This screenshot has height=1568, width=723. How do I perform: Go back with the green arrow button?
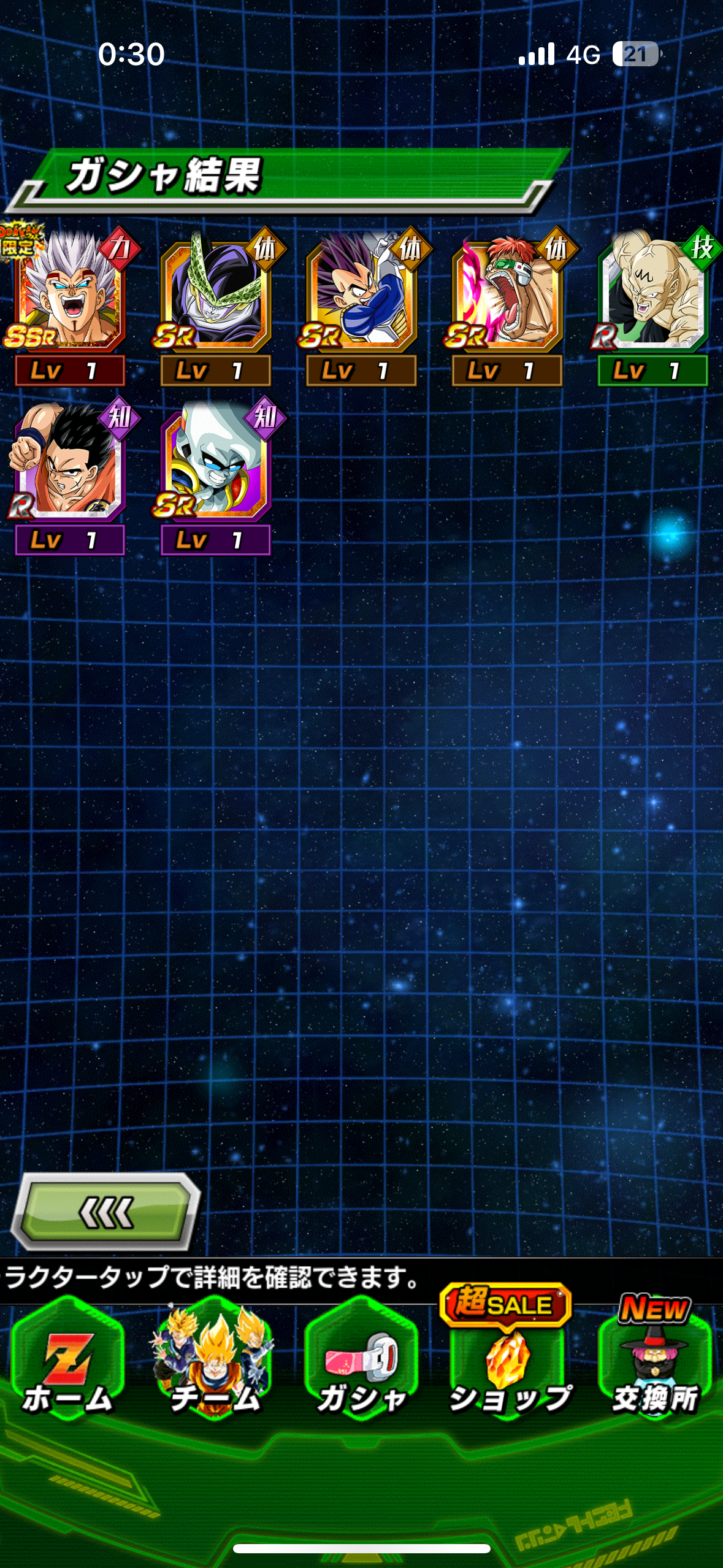pyautogui.click(x=105, y=1212)
